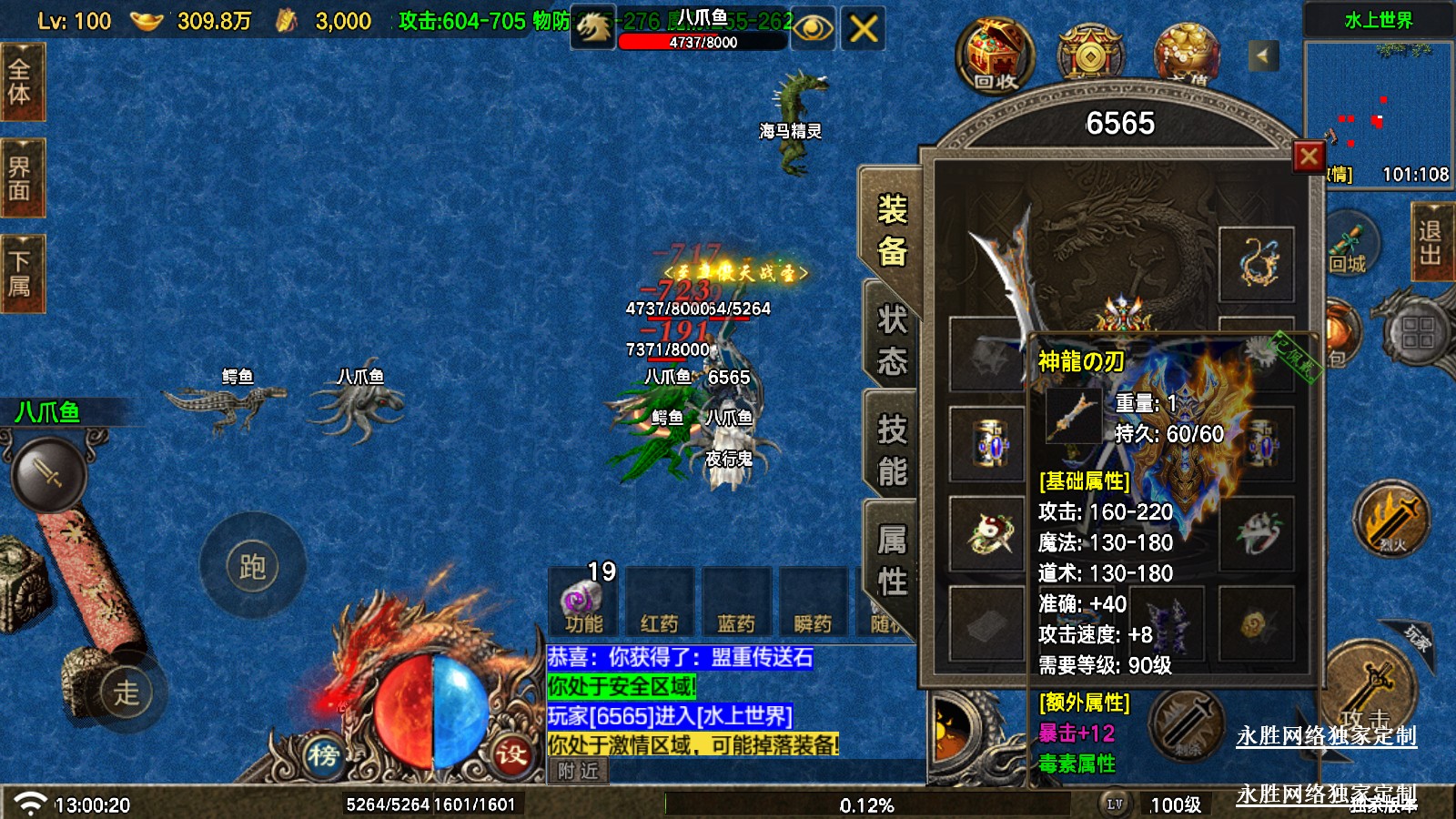This screenshot has height=819, width=1456.
Task: Close the character equipment panel
Action: 1309,157
